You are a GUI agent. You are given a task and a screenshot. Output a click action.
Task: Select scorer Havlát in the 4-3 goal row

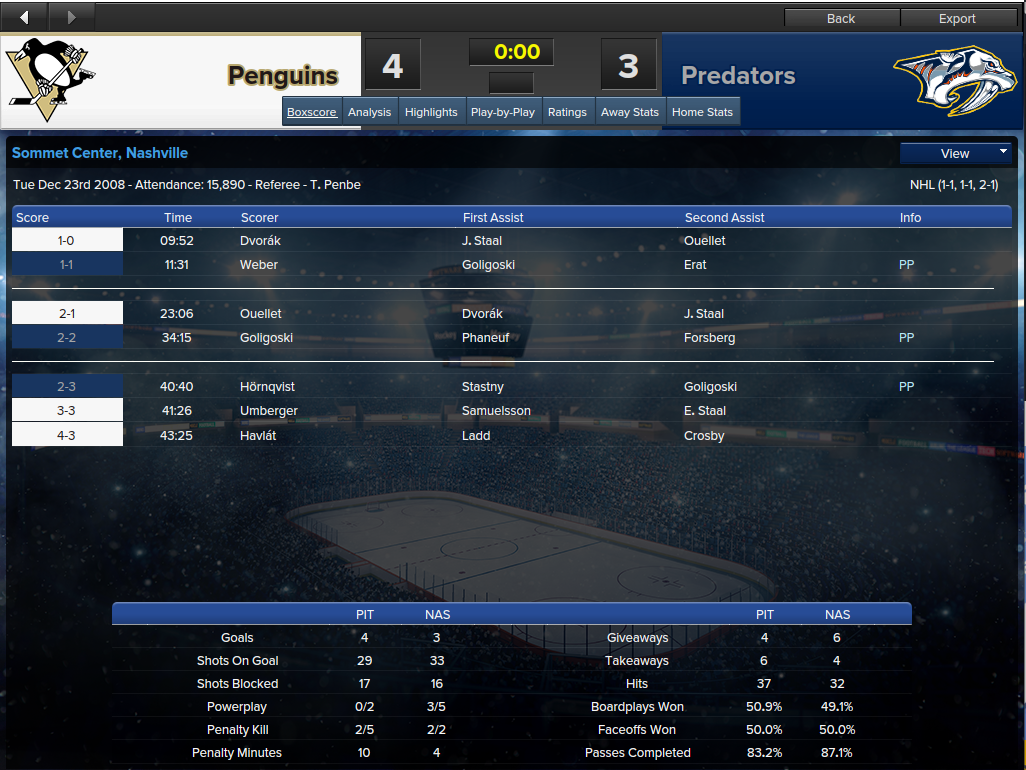pos(258,436)
